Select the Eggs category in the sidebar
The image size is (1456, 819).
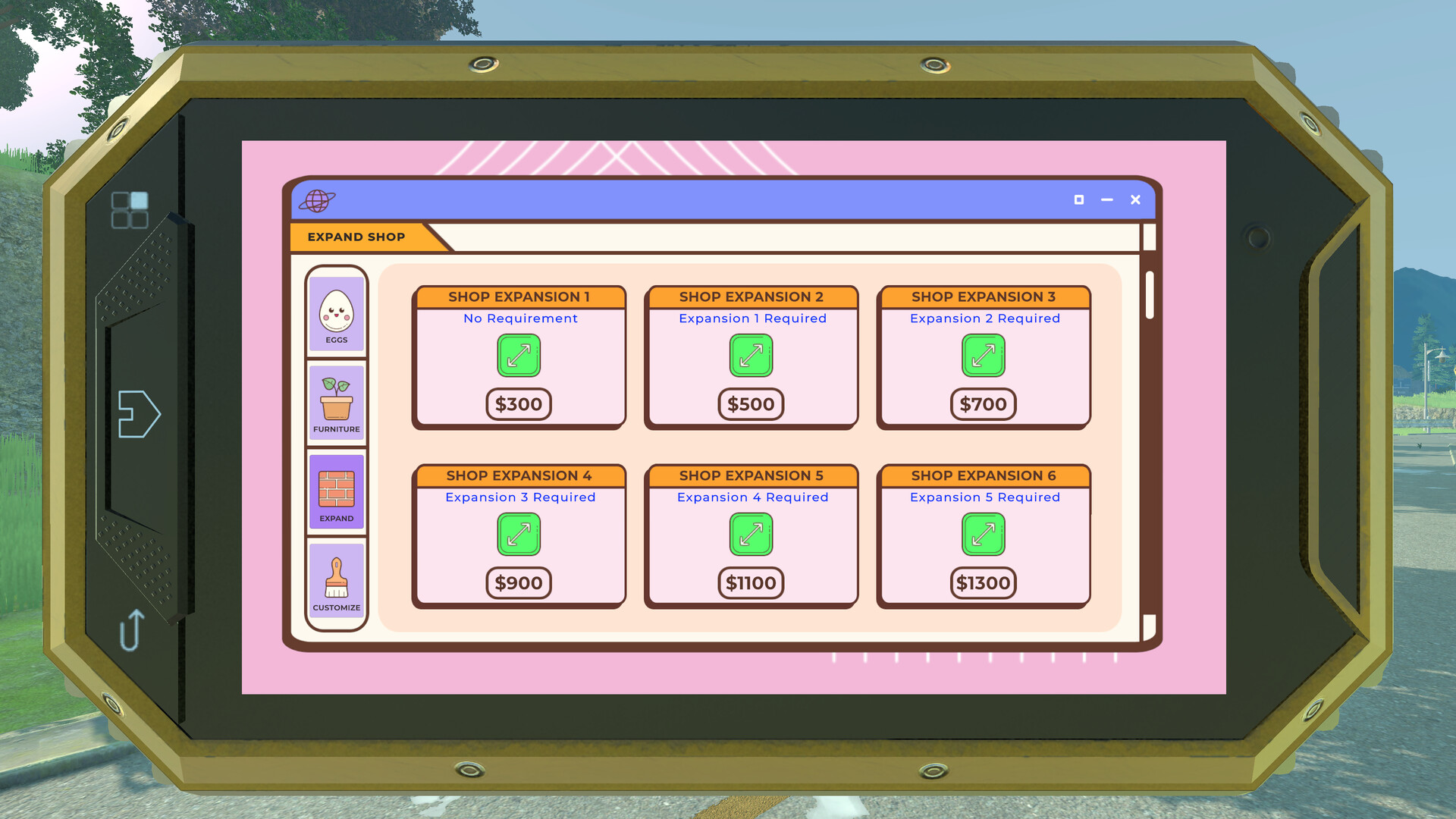point(336,312)
